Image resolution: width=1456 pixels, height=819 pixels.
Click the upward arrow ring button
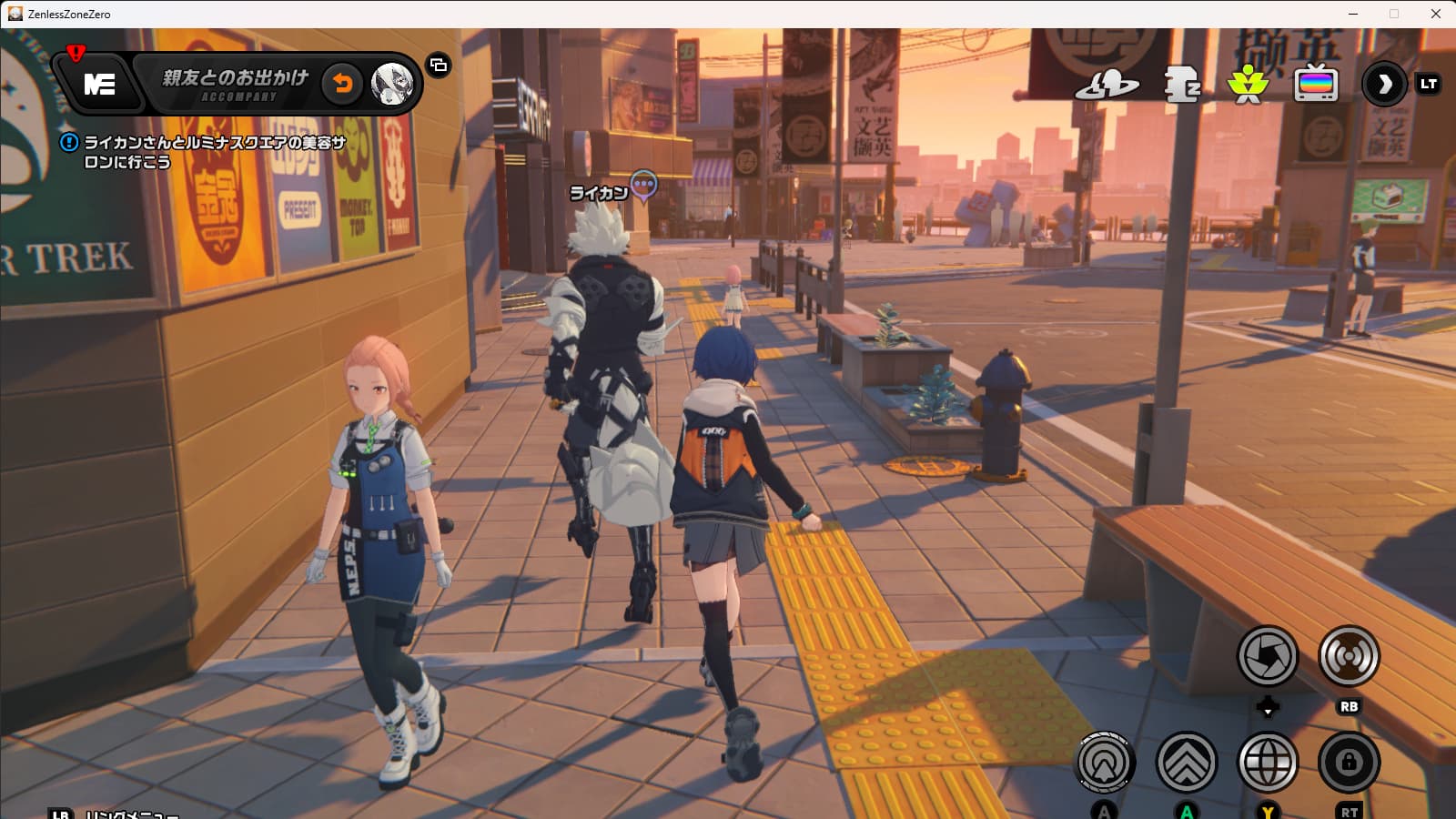pos(1105,762)
